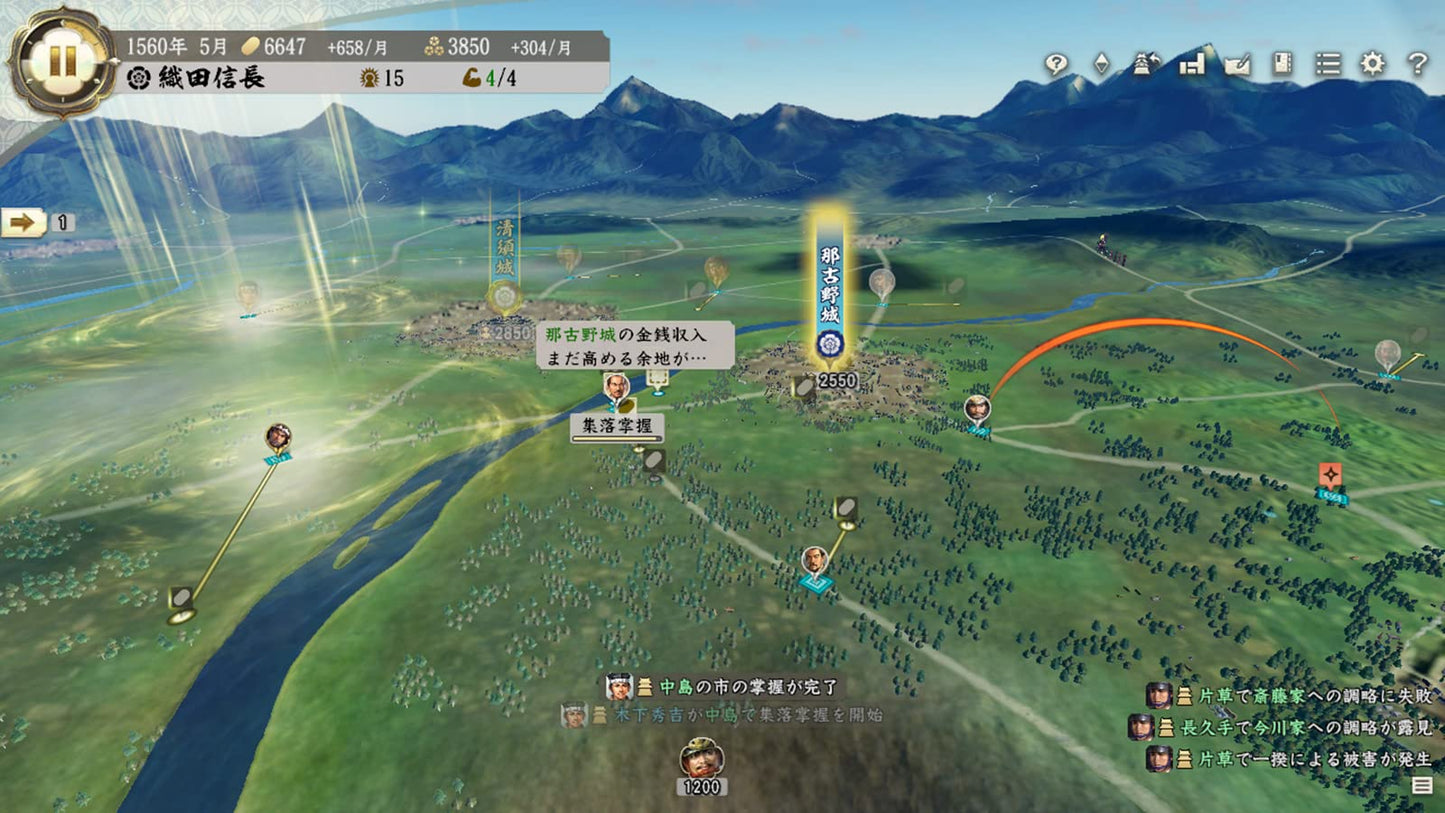This screenshot has width=1445, height=813.
Task: Open the settings gear icon
Action: pyautogui.click(x=1372, y=63)
